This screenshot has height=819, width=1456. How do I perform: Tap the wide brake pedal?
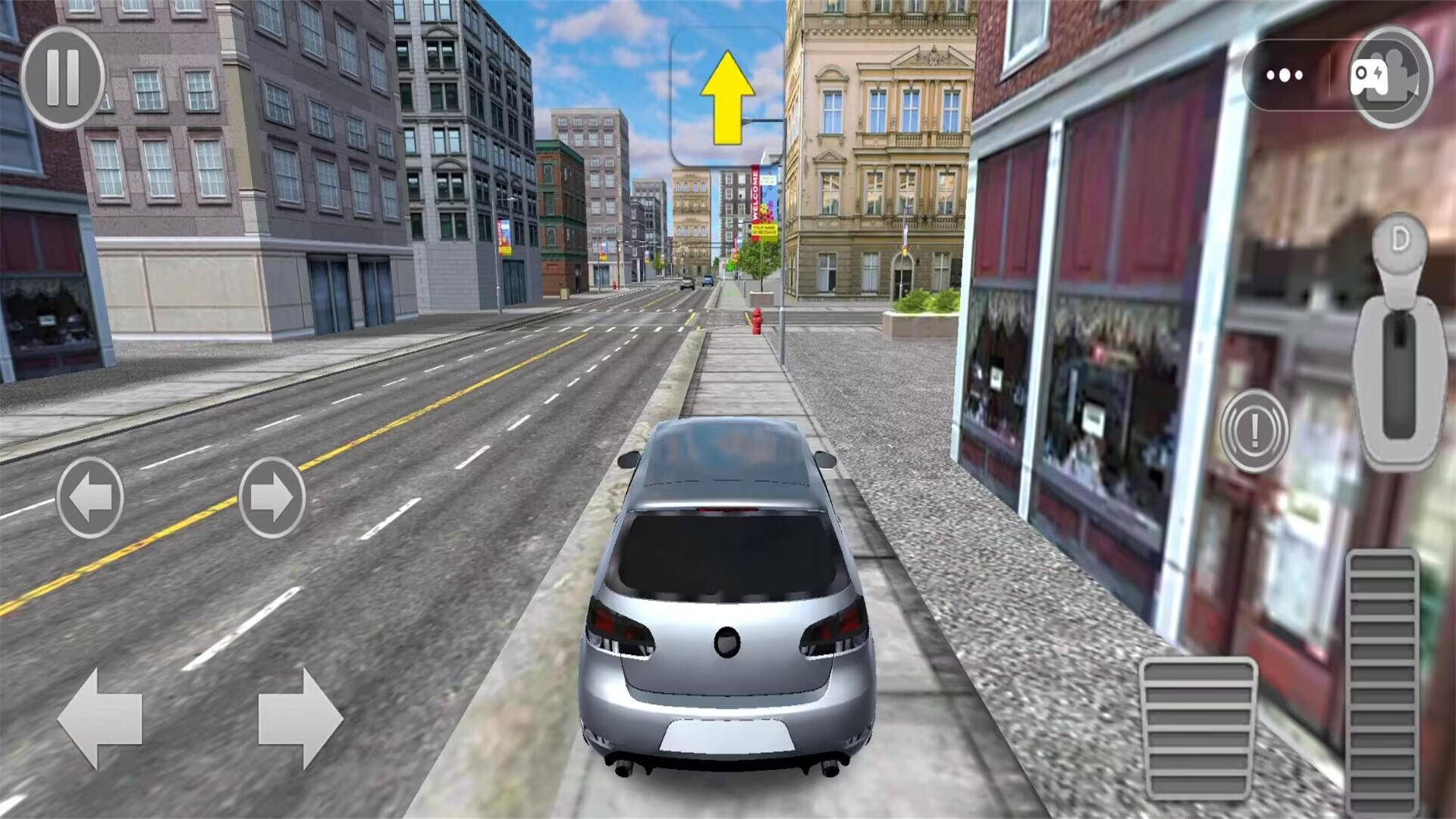(1198, 730)
